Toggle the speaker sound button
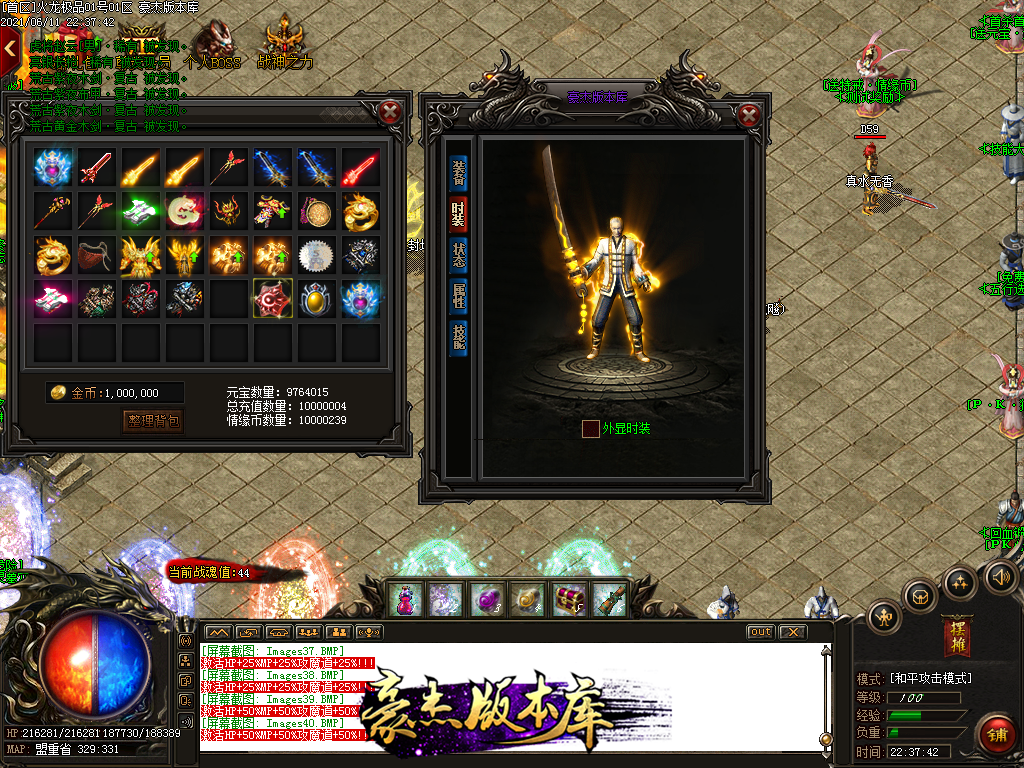The width and height of the screenshot is (1024, 768). pyautogui.click(x=1001, y=576)
